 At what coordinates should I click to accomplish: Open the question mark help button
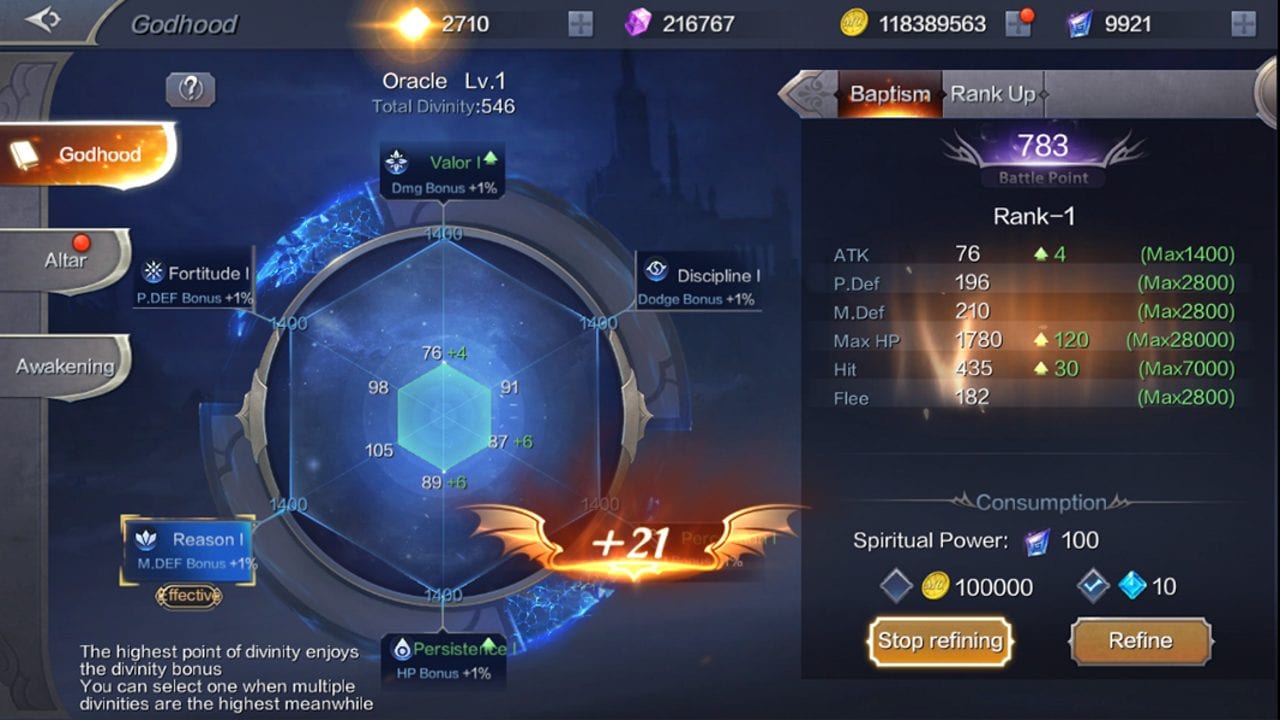pyautogui.click(x=190, y=90)
